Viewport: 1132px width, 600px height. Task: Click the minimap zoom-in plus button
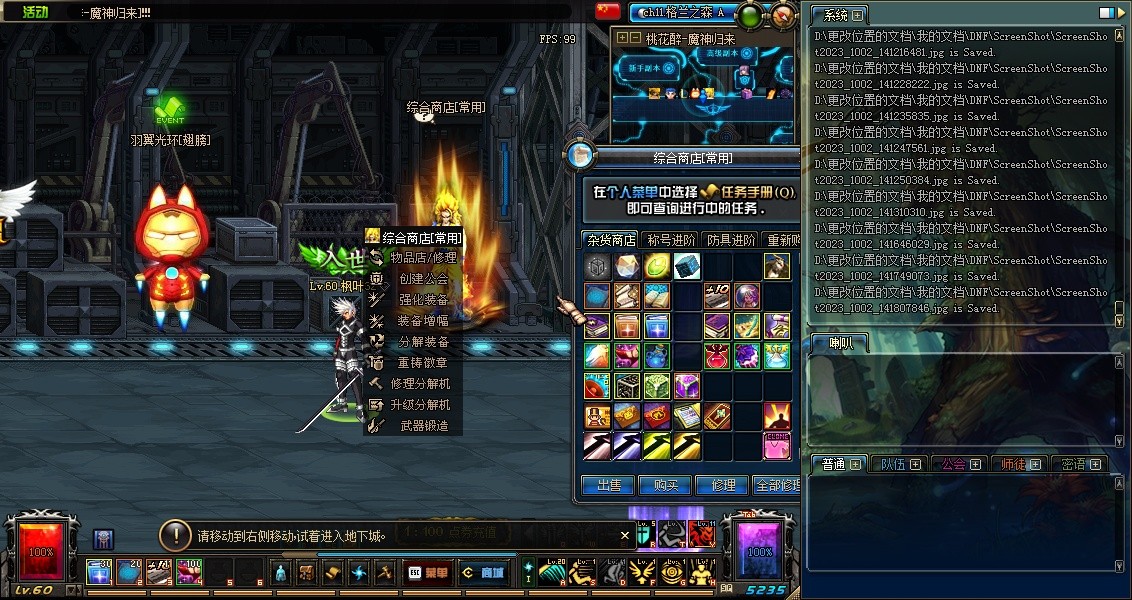click(623, 38)
